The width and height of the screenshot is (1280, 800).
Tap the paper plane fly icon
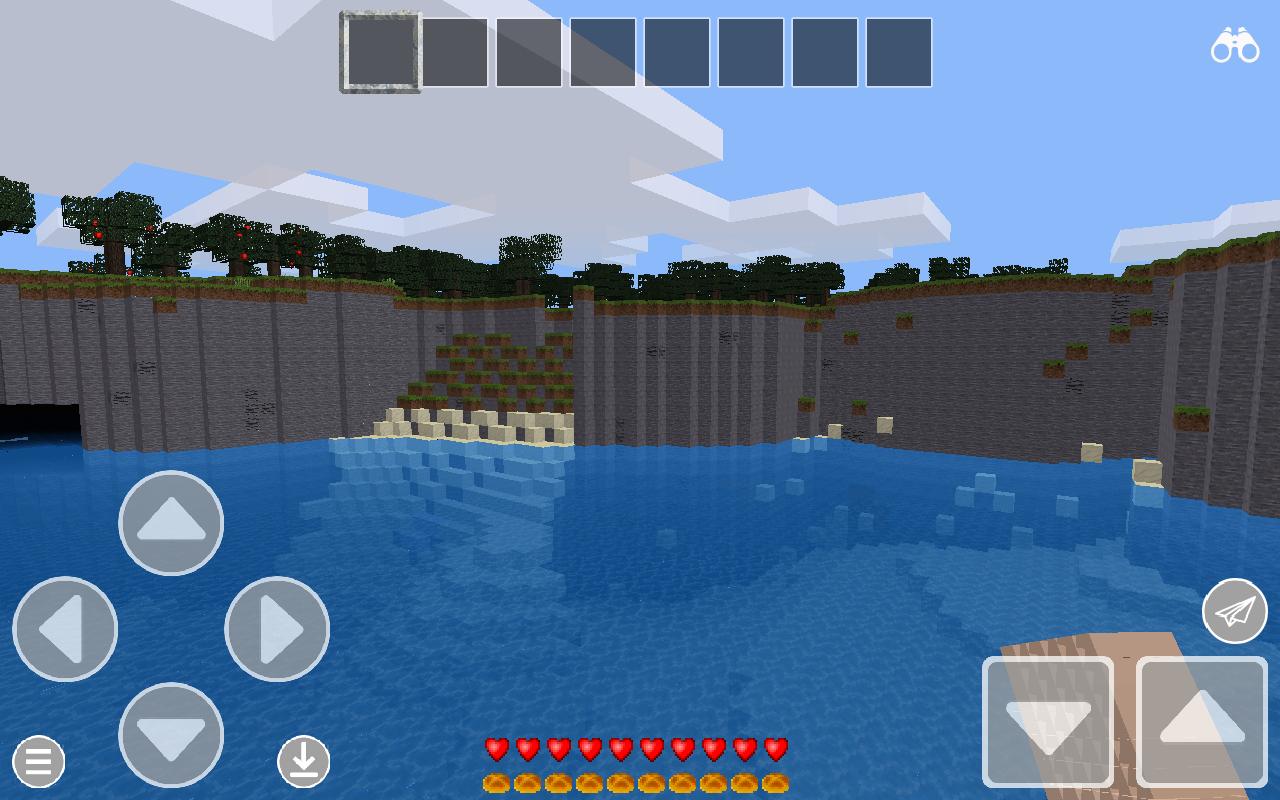1235,610
